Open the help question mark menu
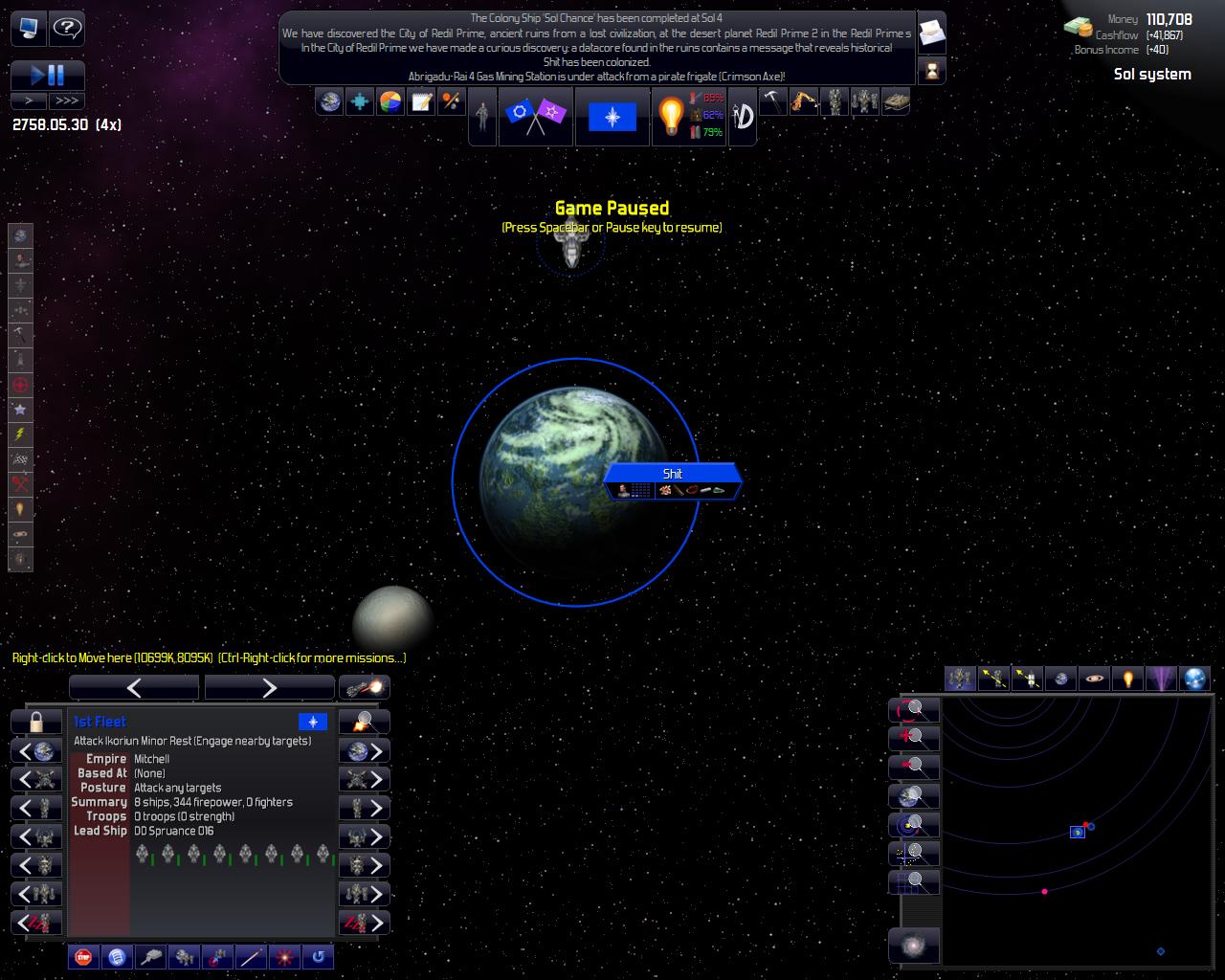This screenshot has width=1225, height=980. [x=66, y=29]
